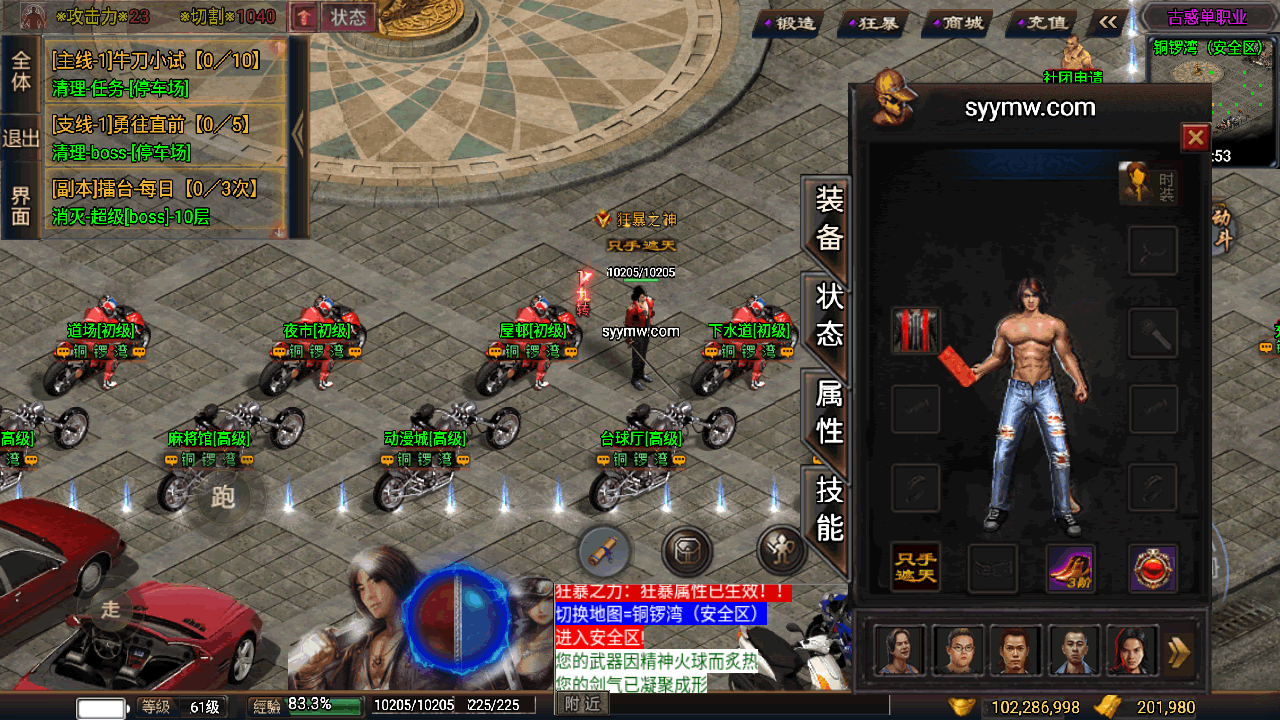Select the 属性 tab
The image size is (1280, 720).
(x=829, y=412)
